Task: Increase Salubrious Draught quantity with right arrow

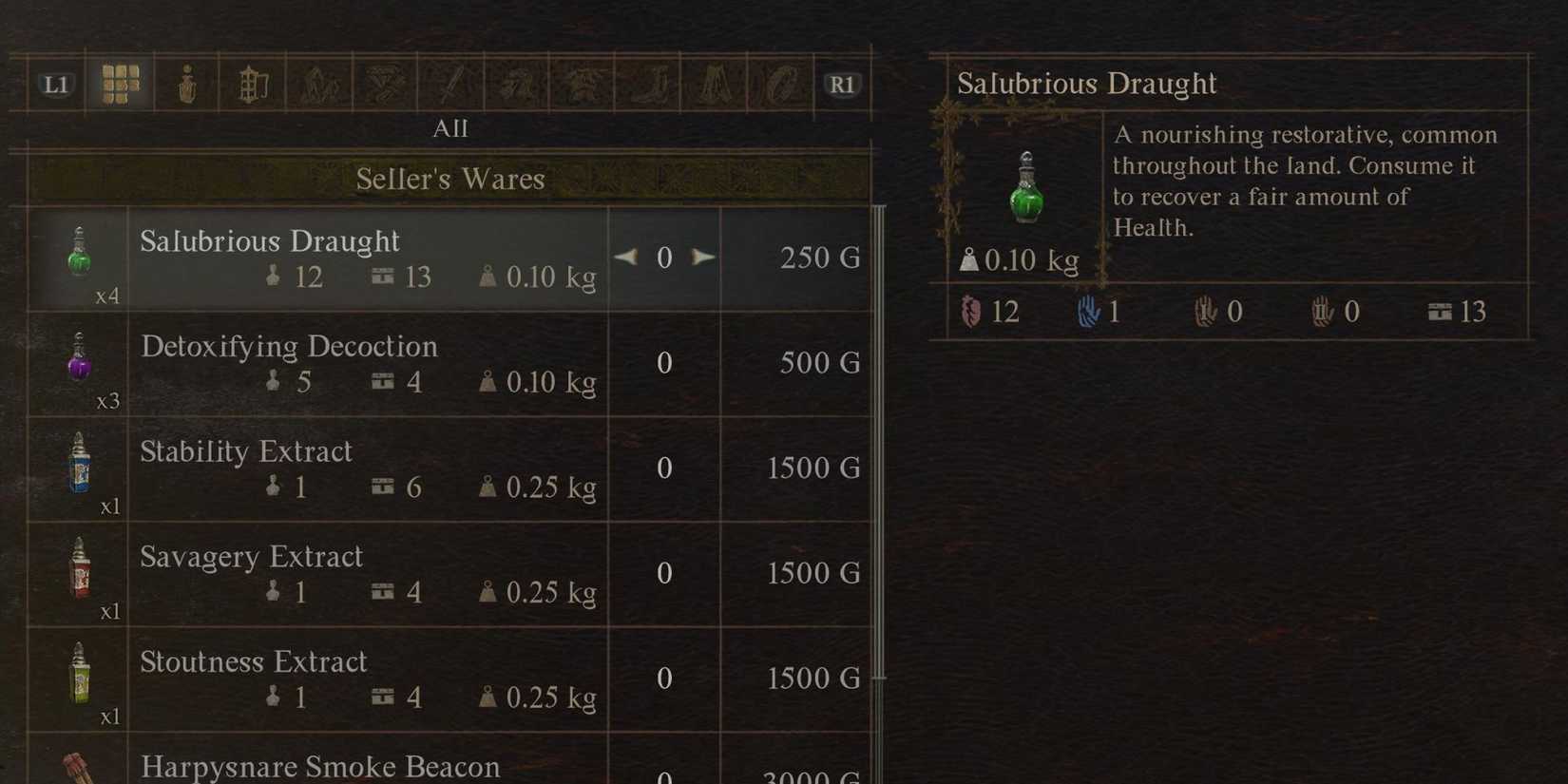Action: coord(704,257)
